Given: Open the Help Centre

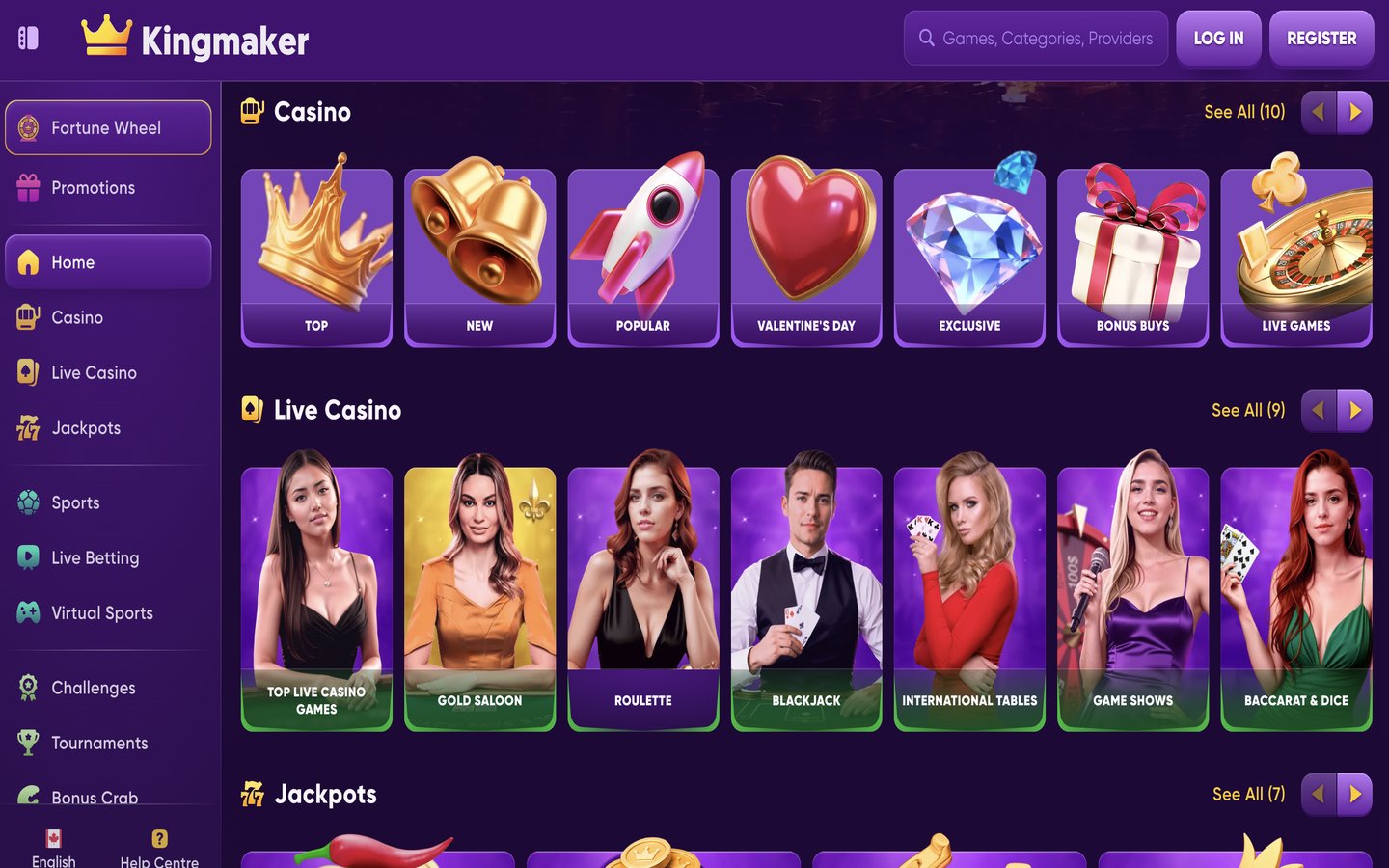Looking at the screenshot, I should click(x=159, y=849).
